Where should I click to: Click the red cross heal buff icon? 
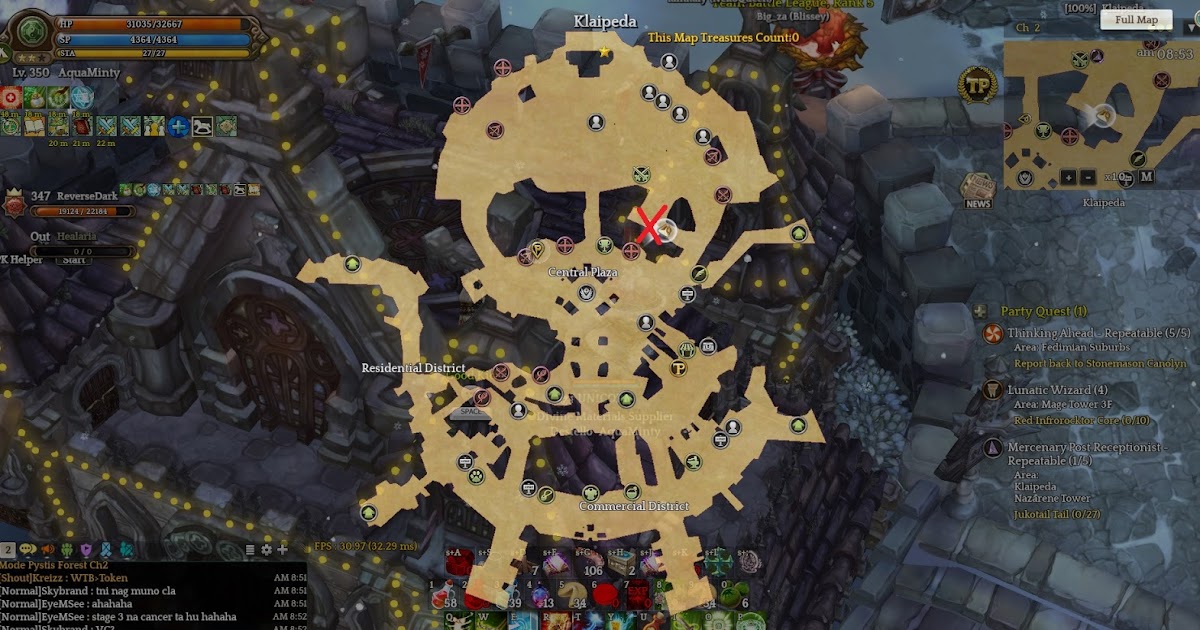click(11, 97)
